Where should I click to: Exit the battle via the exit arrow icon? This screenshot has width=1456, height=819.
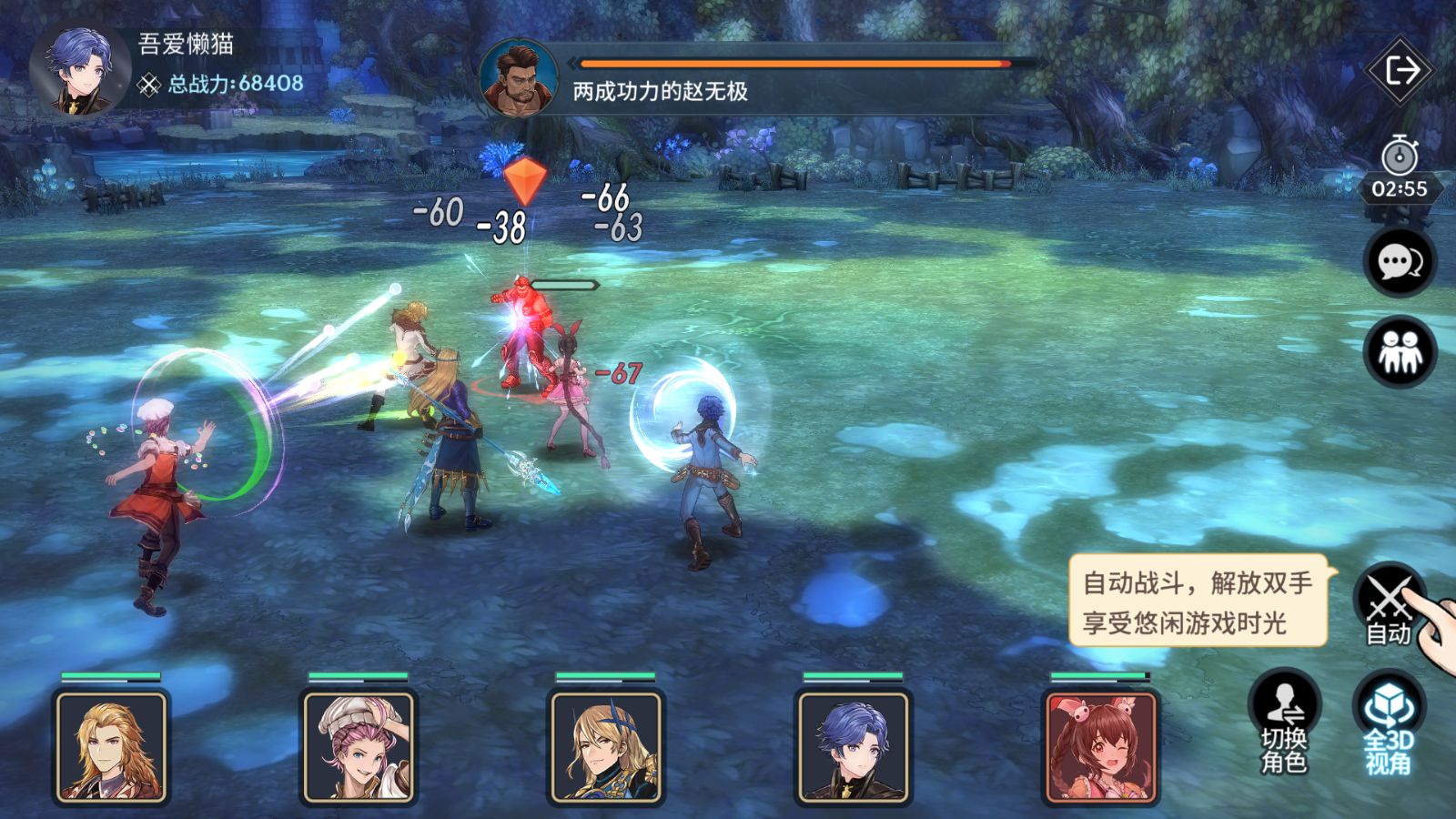1400,71
